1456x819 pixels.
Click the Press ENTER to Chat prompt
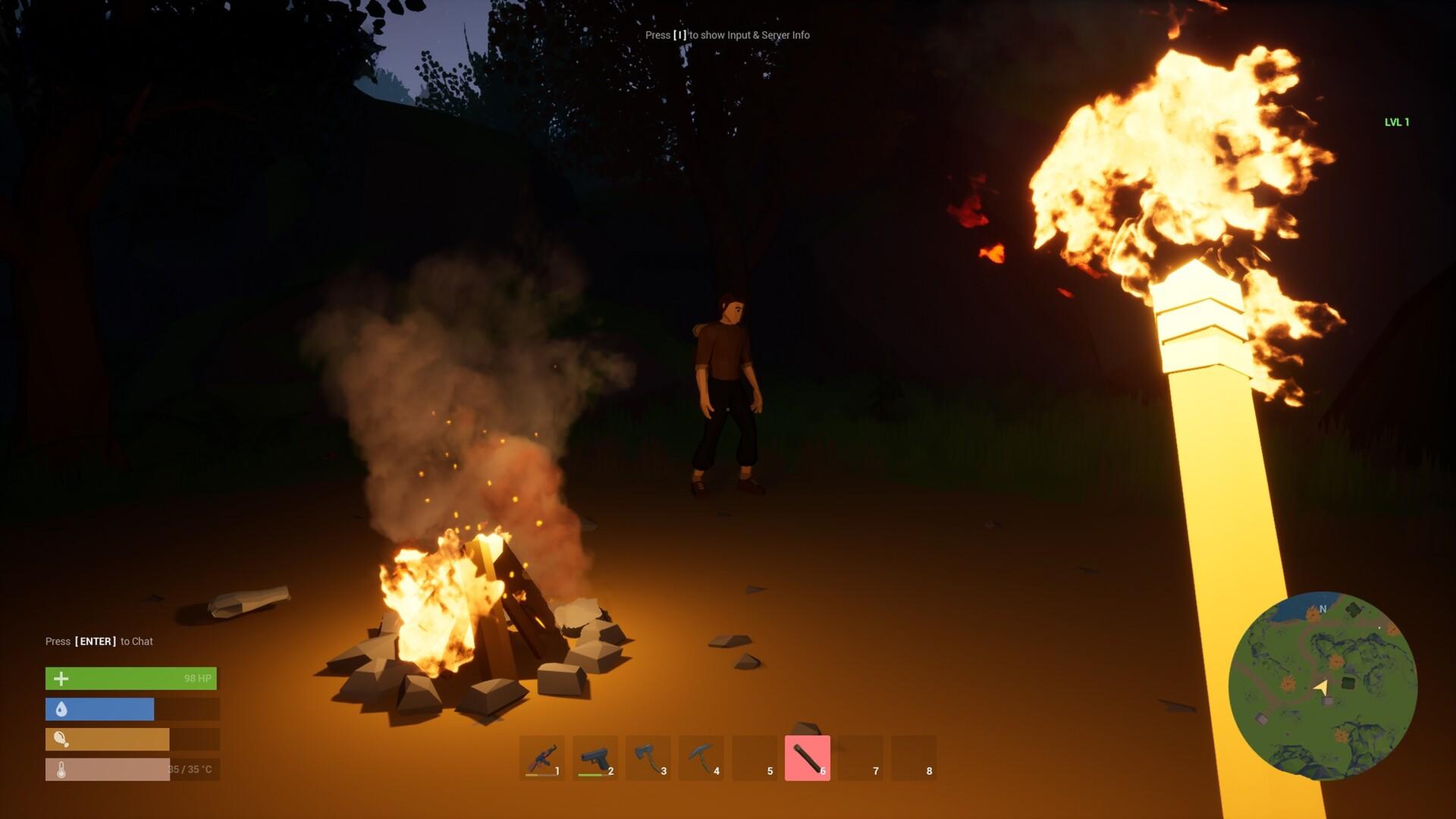point(99,641)
